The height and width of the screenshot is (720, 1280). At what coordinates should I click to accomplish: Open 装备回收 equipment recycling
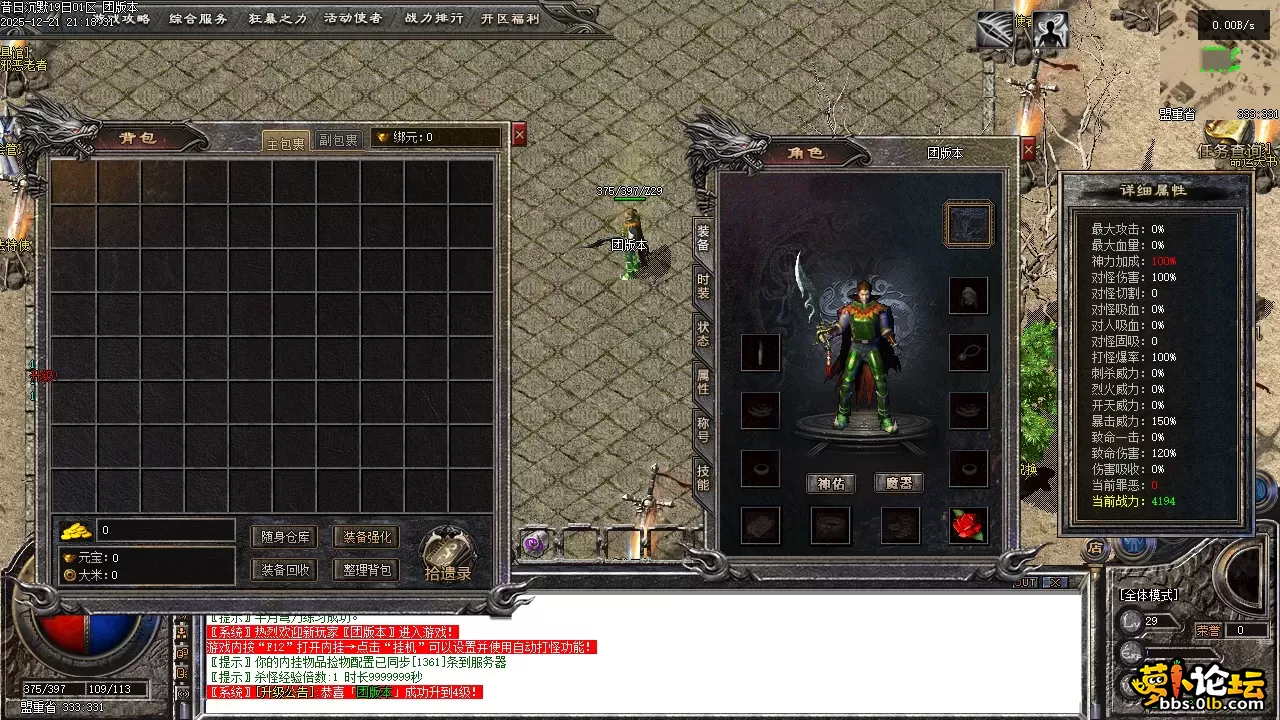coord(284,570)
